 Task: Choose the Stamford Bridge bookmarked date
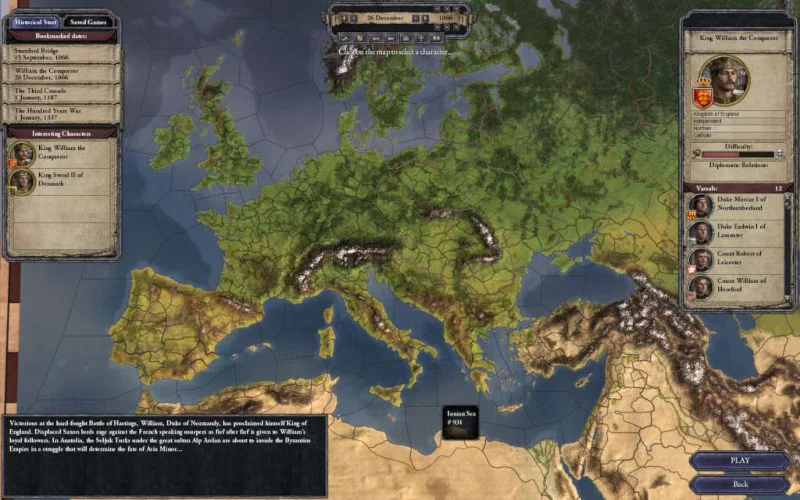60,54
